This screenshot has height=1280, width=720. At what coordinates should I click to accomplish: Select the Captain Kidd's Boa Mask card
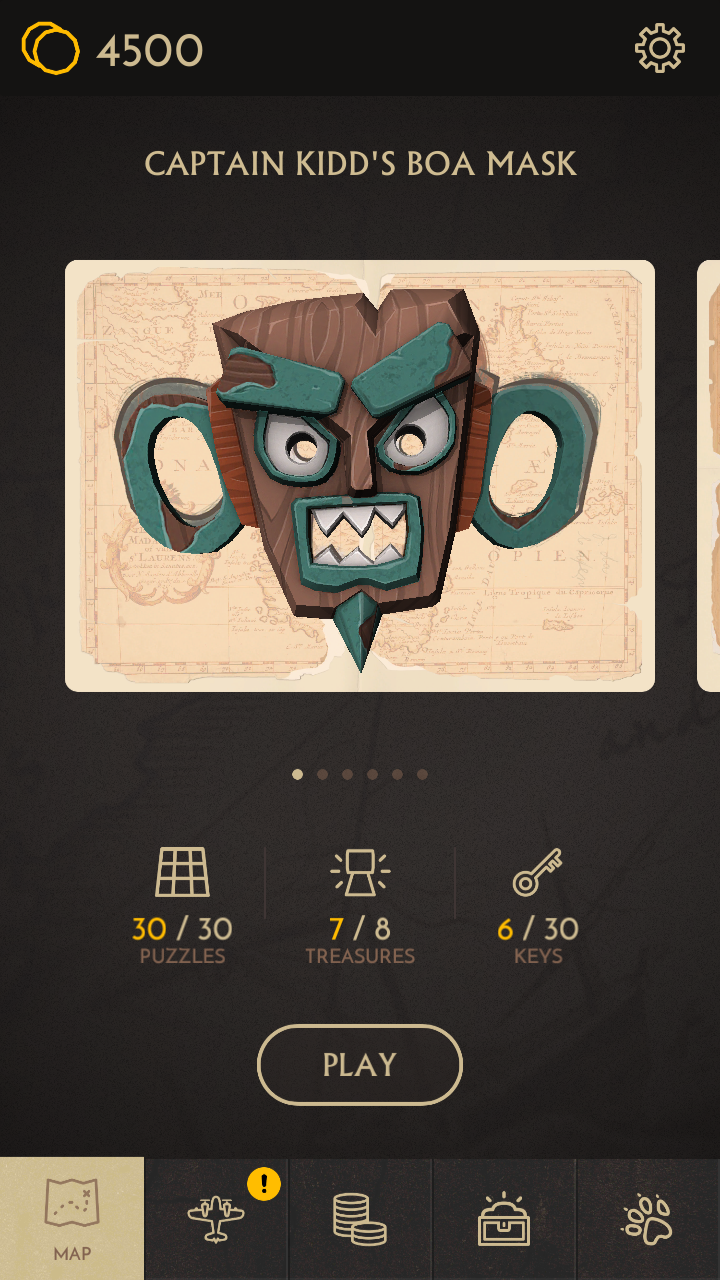coord(360,475)
